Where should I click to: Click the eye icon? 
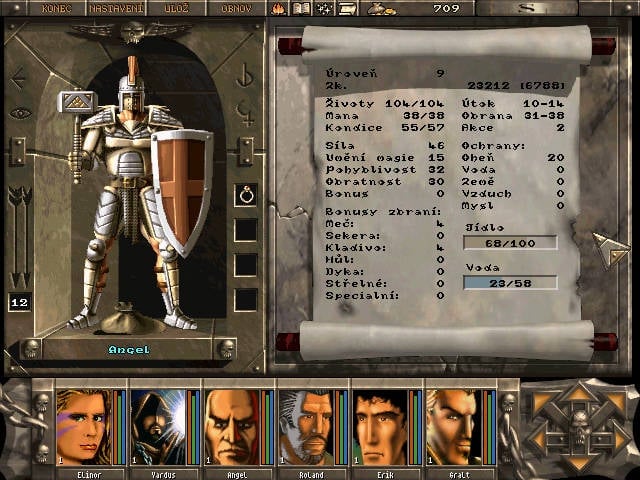point(18,113)
